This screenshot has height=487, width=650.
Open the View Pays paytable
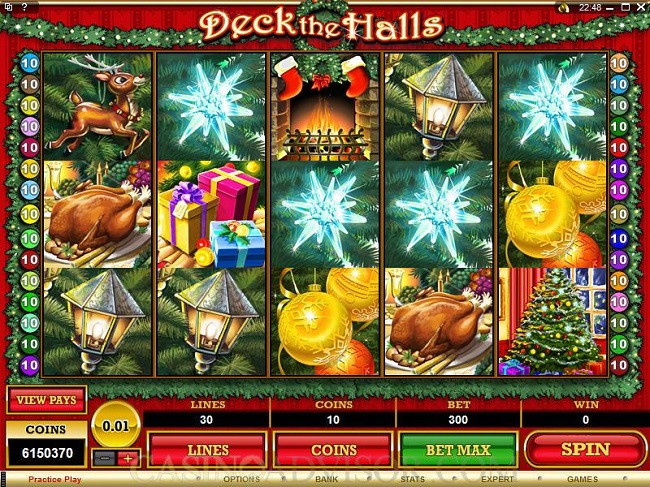pos(47,400)
